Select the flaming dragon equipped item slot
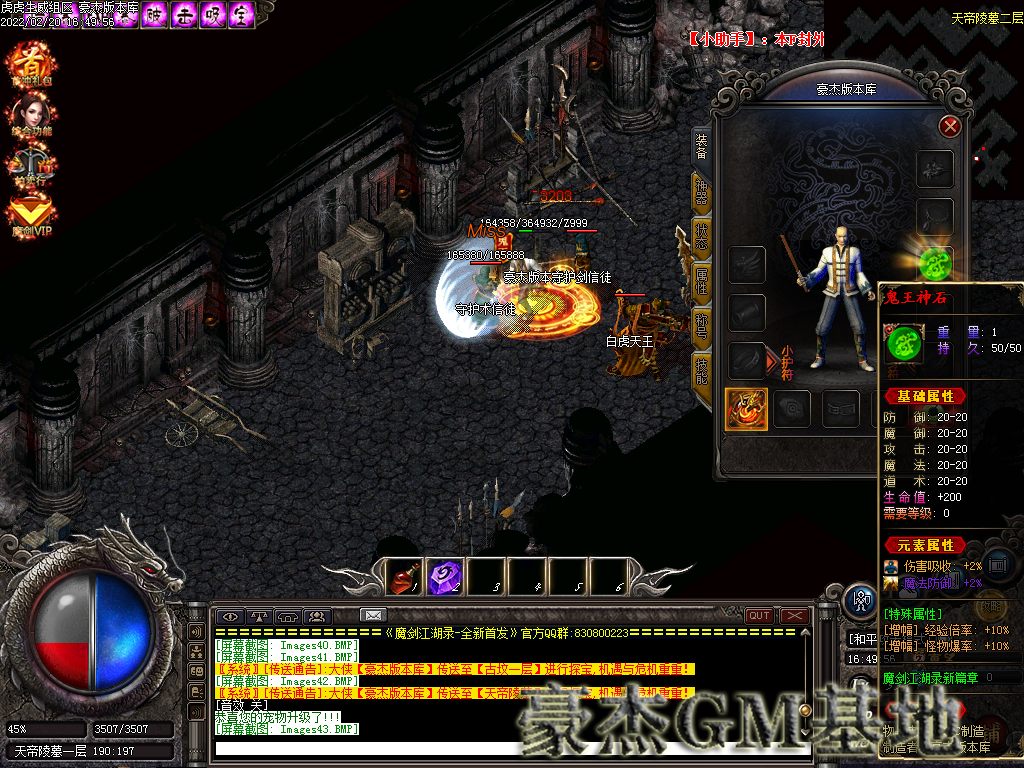The height and width of the screenshot is (768, 1024). click(746, 409)
